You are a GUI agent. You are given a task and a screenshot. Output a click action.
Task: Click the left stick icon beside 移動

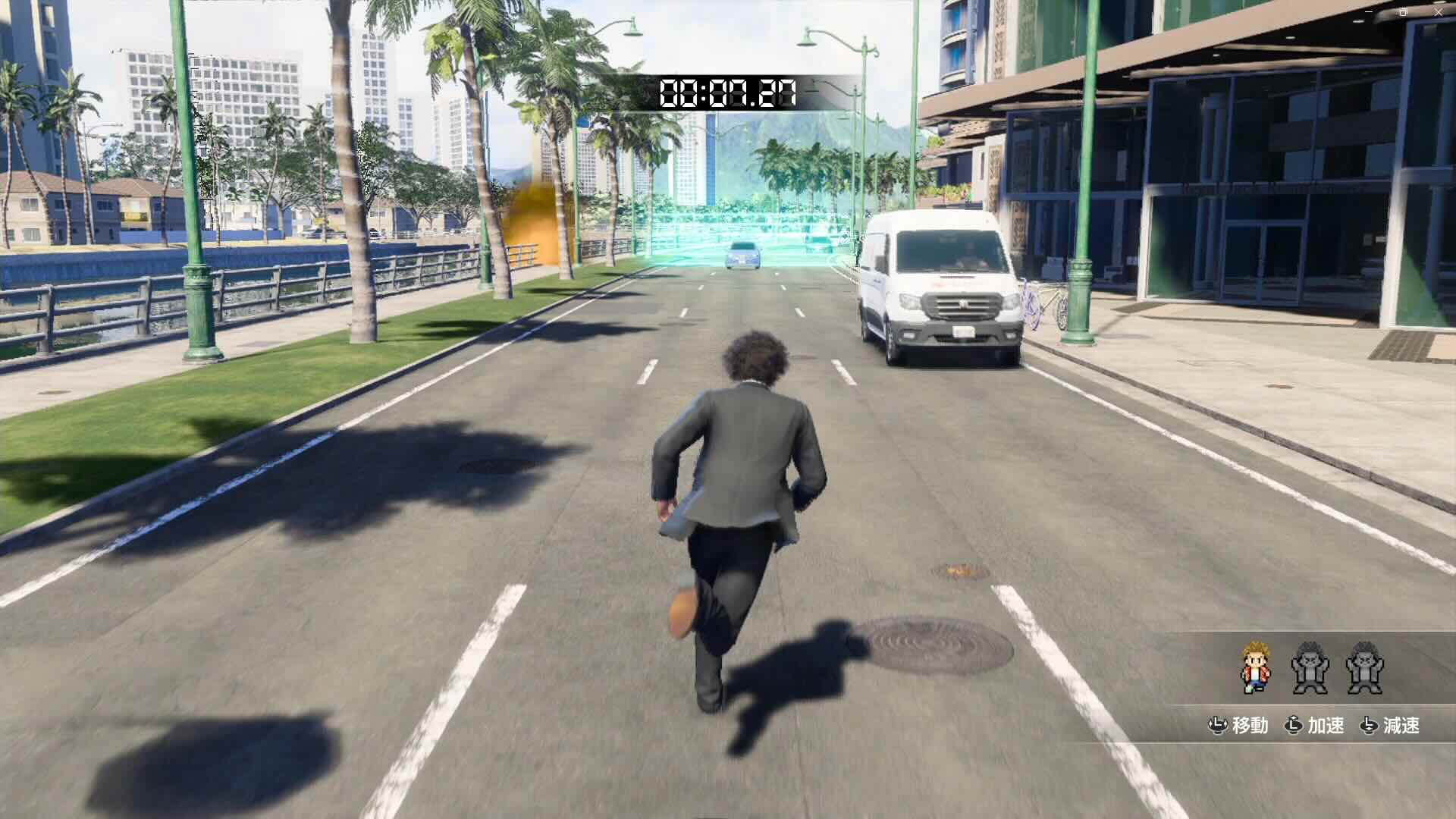click(x=1219, y=726)
